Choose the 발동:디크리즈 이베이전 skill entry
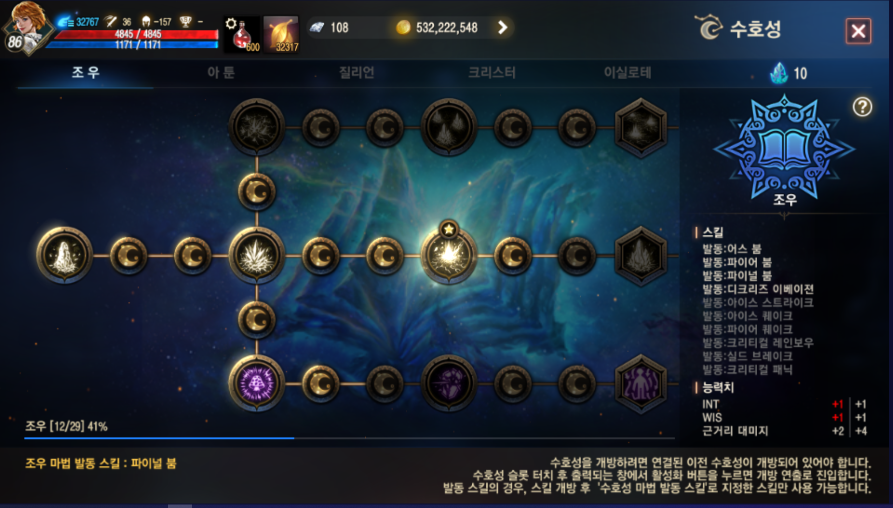Image resolution: width=893 pixels, height=508 pixels. tap(757, 289)
